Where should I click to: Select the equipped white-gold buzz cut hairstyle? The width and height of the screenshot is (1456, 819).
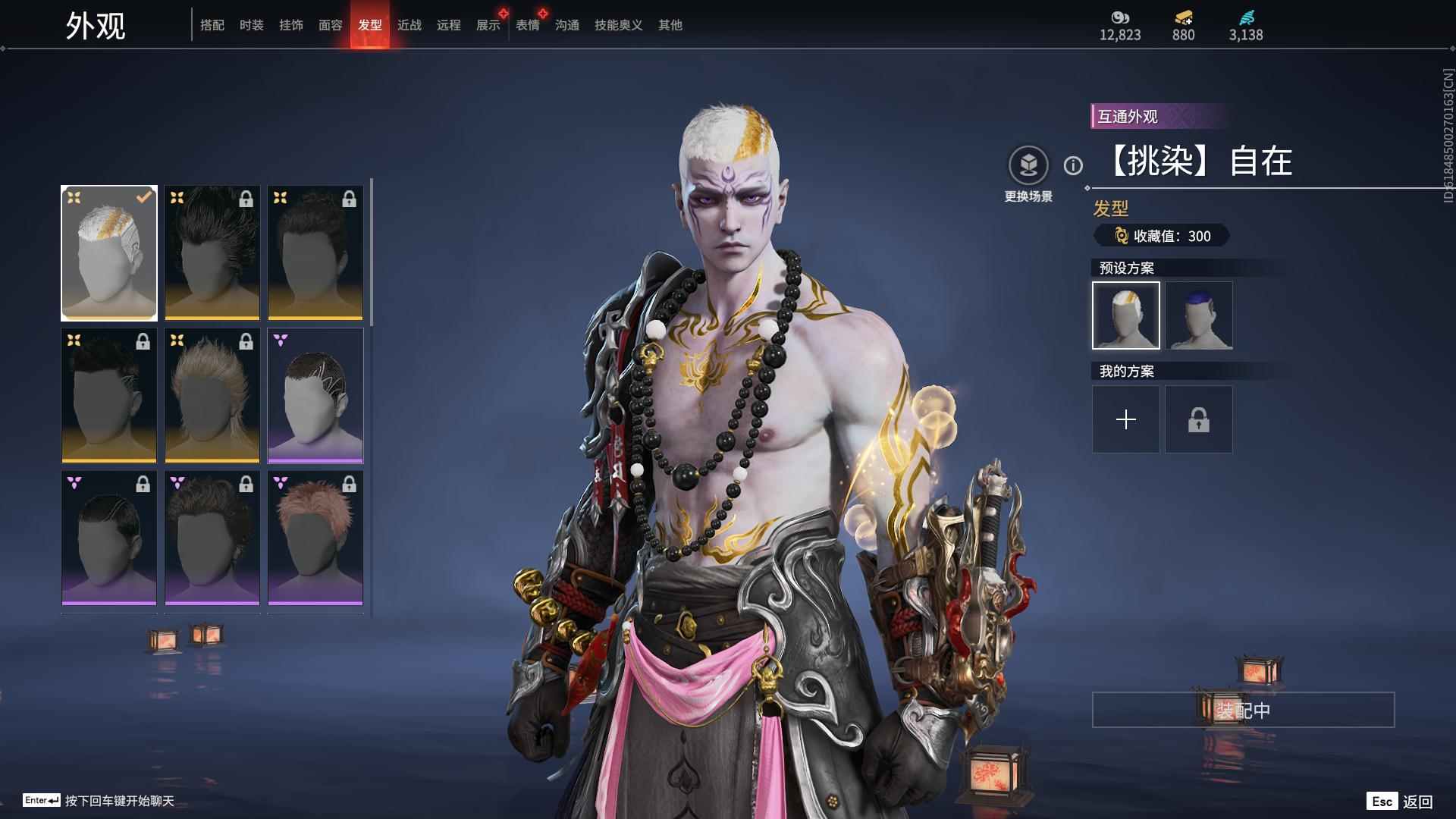click(109, 253)
